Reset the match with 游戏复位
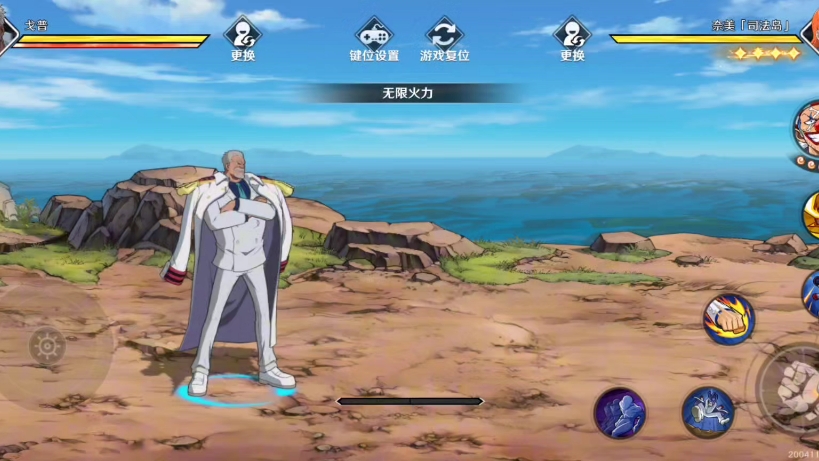 444,39
